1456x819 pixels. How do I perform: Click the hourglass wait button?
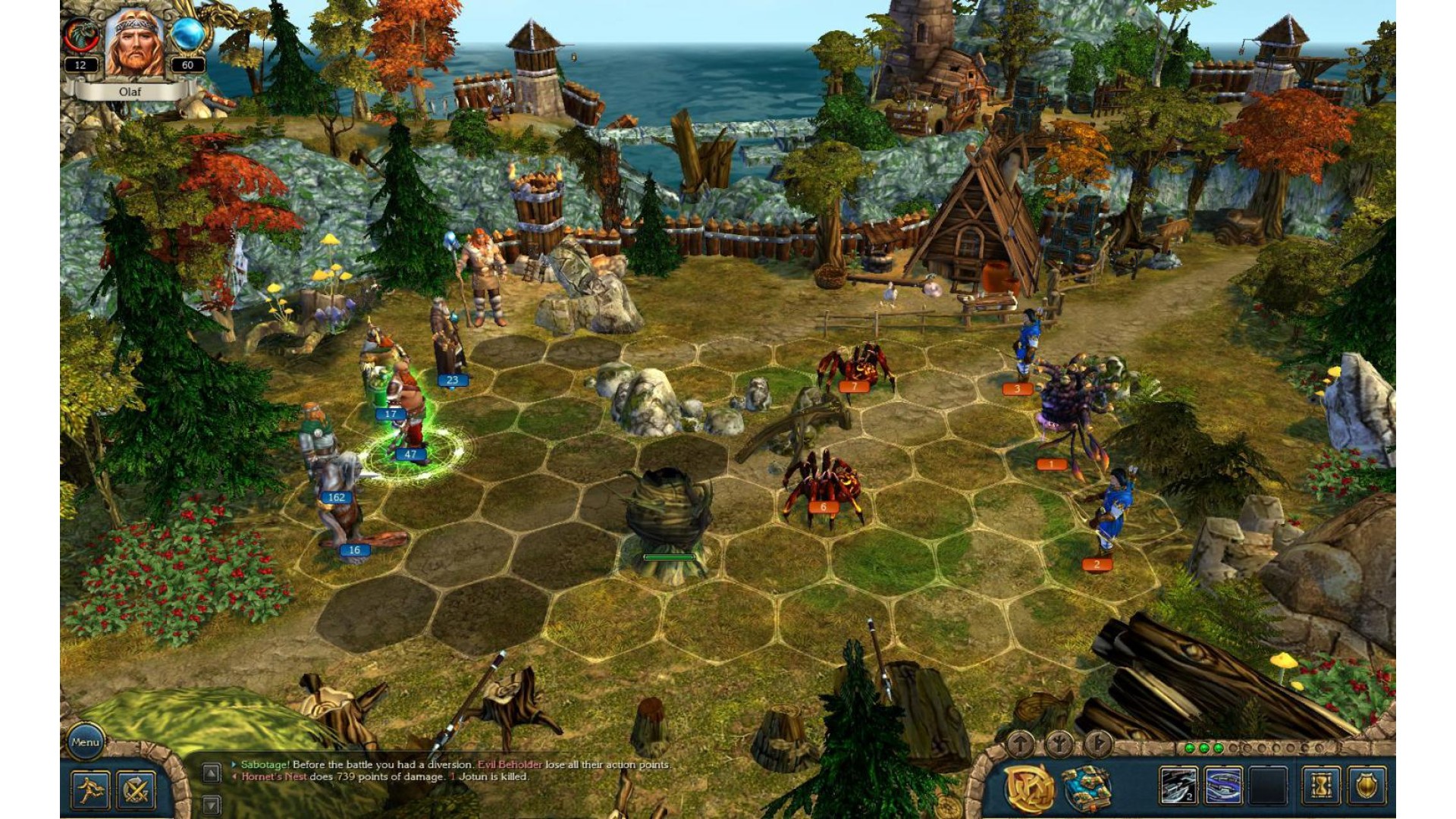(x=1320, y=786)
